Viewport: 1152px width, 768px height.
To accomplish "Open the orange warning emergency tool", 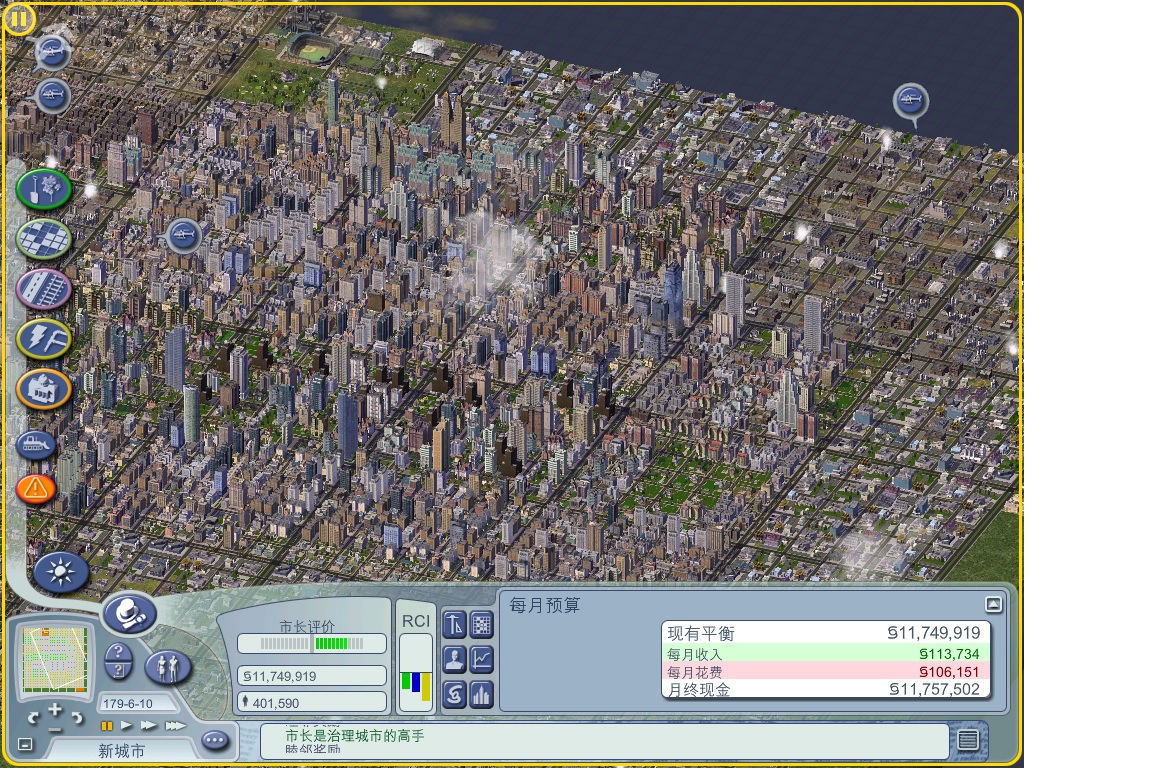I will click(x=37, y=488).
